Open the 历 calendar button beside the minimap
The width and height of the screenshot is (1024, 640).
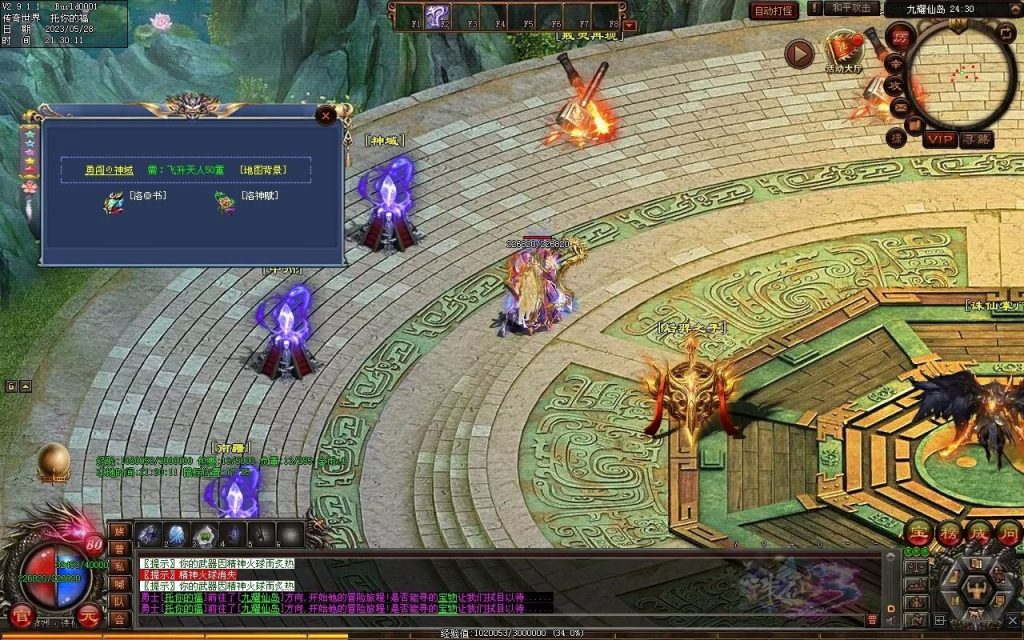[x=900, y=36]
